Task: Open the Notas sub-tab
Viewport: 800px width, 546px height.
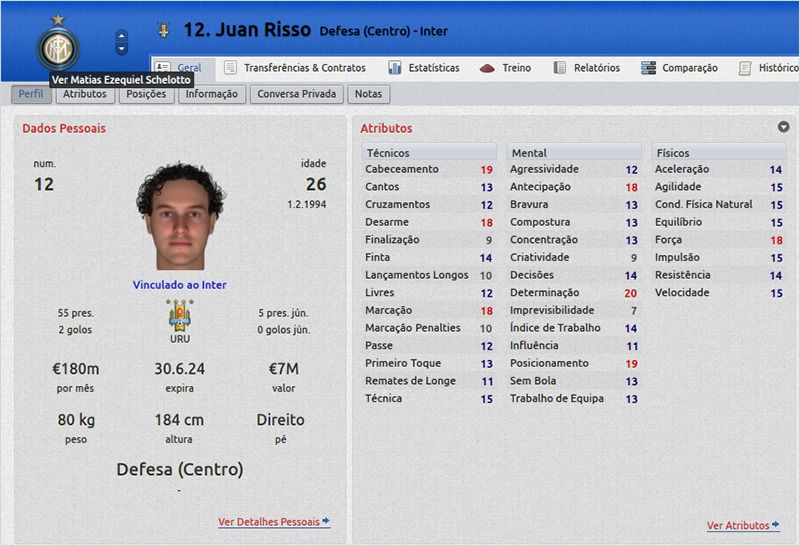Action: click(x=368, y=94)
